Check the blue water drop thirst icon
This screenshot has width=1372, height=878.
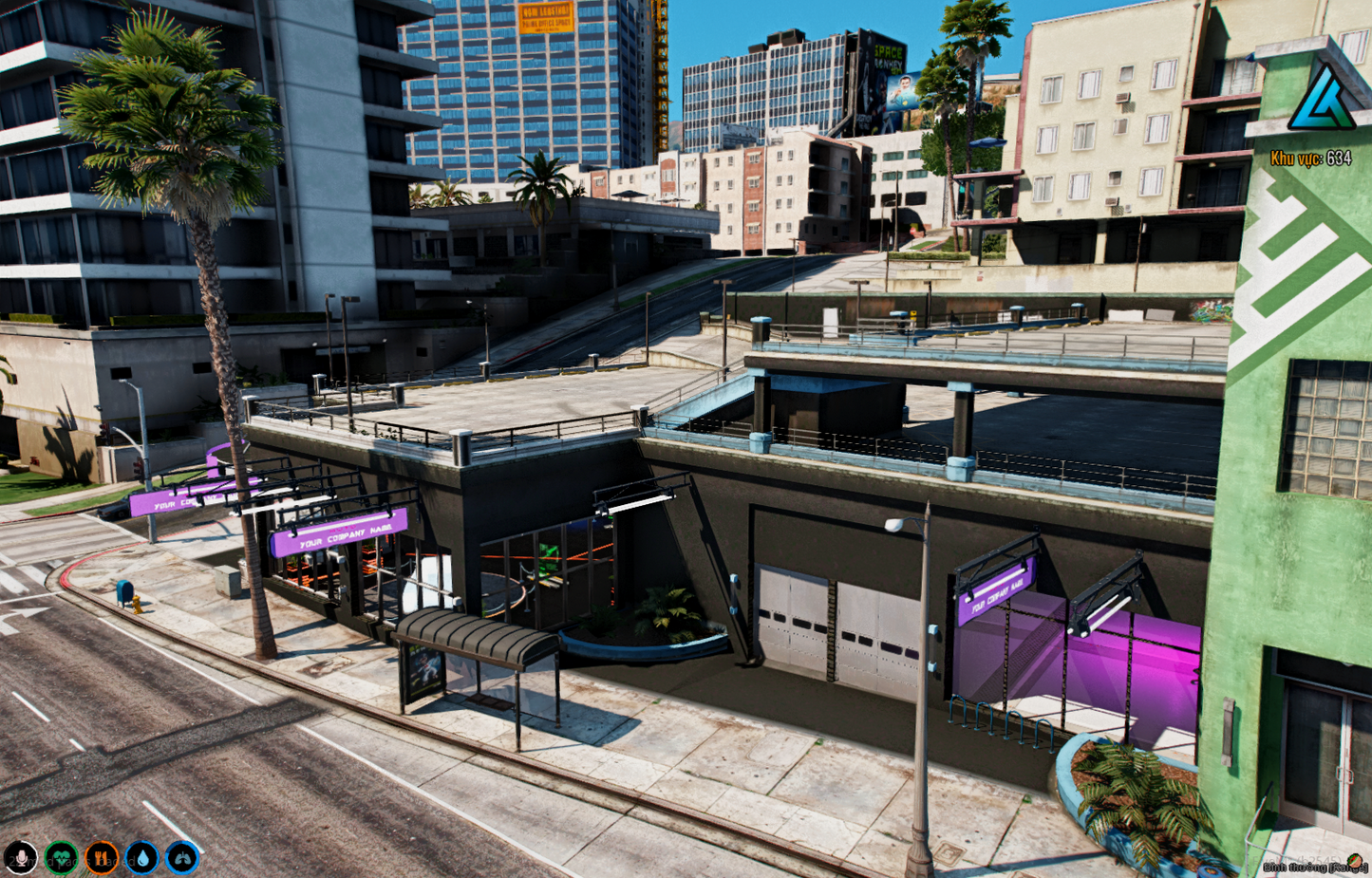click(142, 858)
